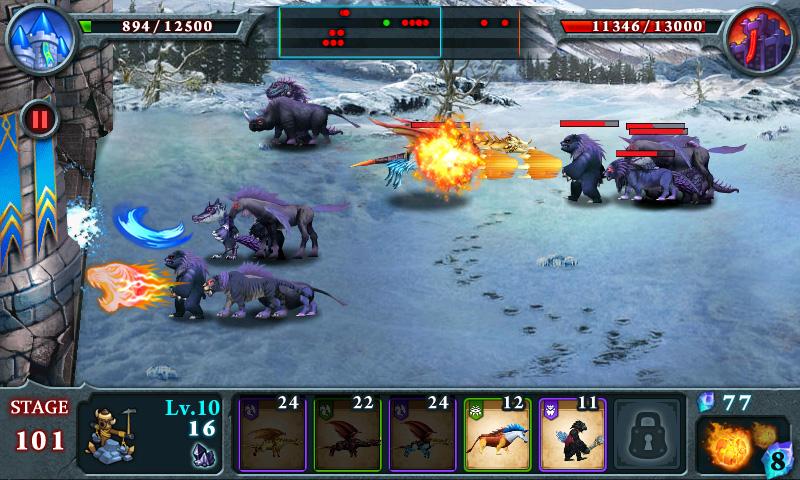800x480 pixels.
Task: Summon the blue-clawed dragon costing 24
Action: pyautogui.click(x=422, y=435)
